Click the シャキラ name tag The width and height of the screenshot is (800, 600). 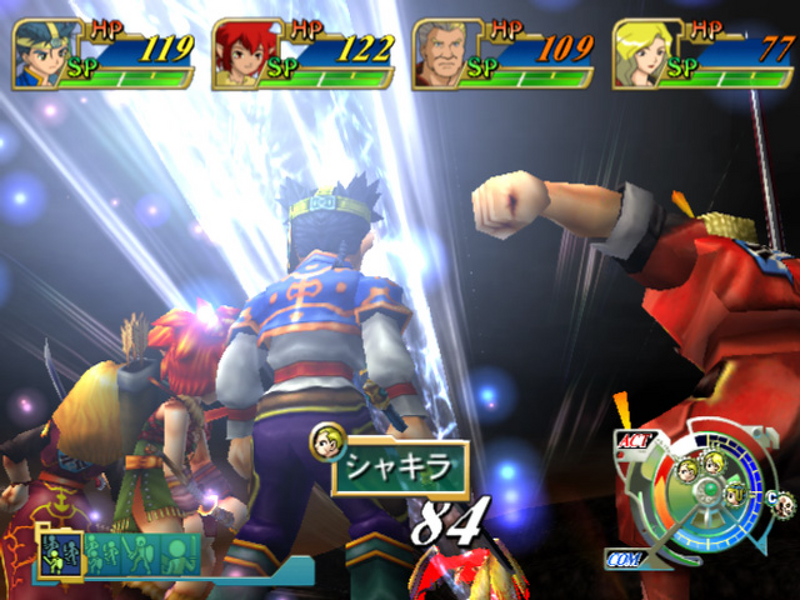400,468
